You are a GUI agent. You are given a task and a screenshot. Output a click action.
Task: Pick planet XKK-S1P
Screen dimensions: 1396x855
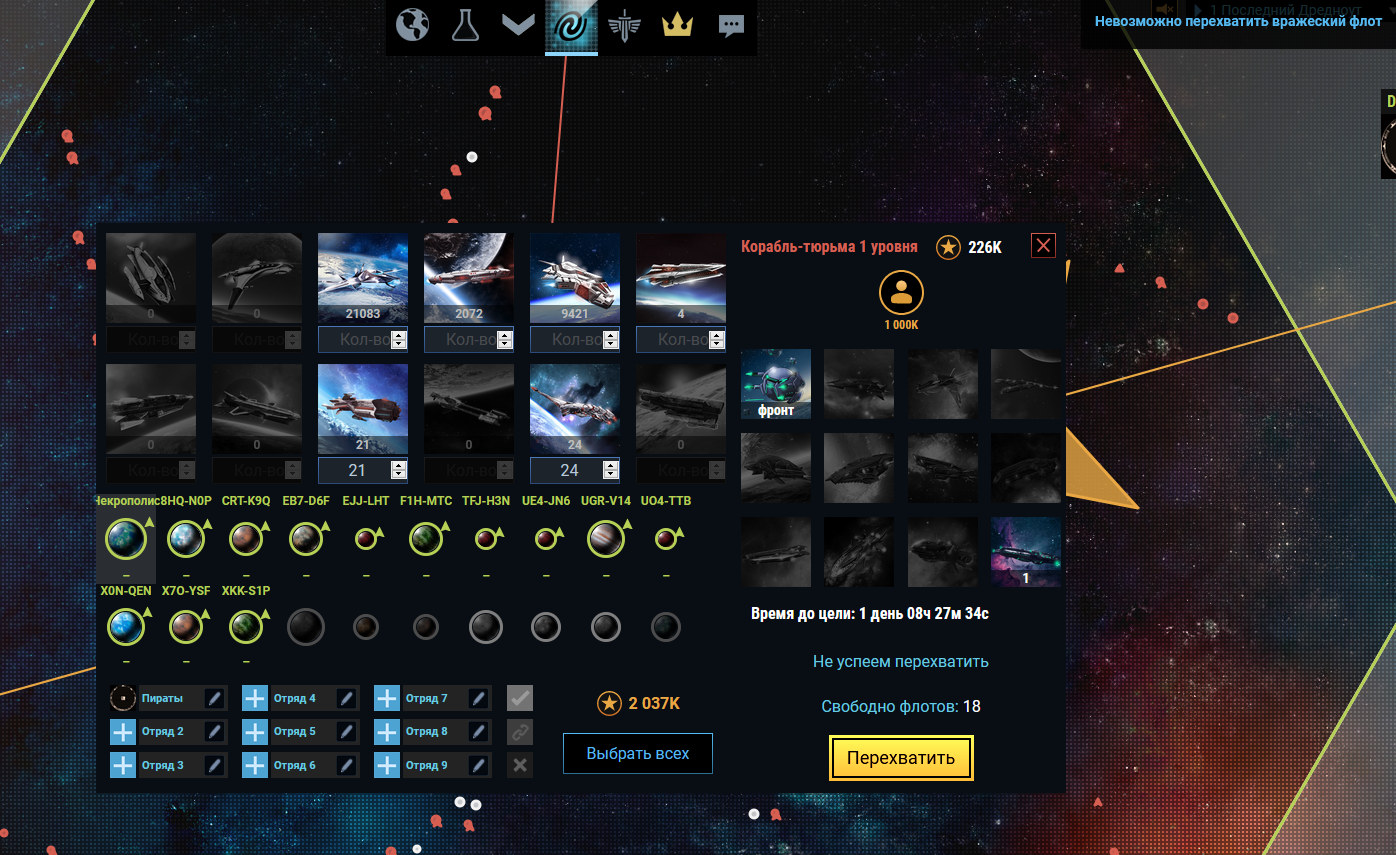click(246, 628)
